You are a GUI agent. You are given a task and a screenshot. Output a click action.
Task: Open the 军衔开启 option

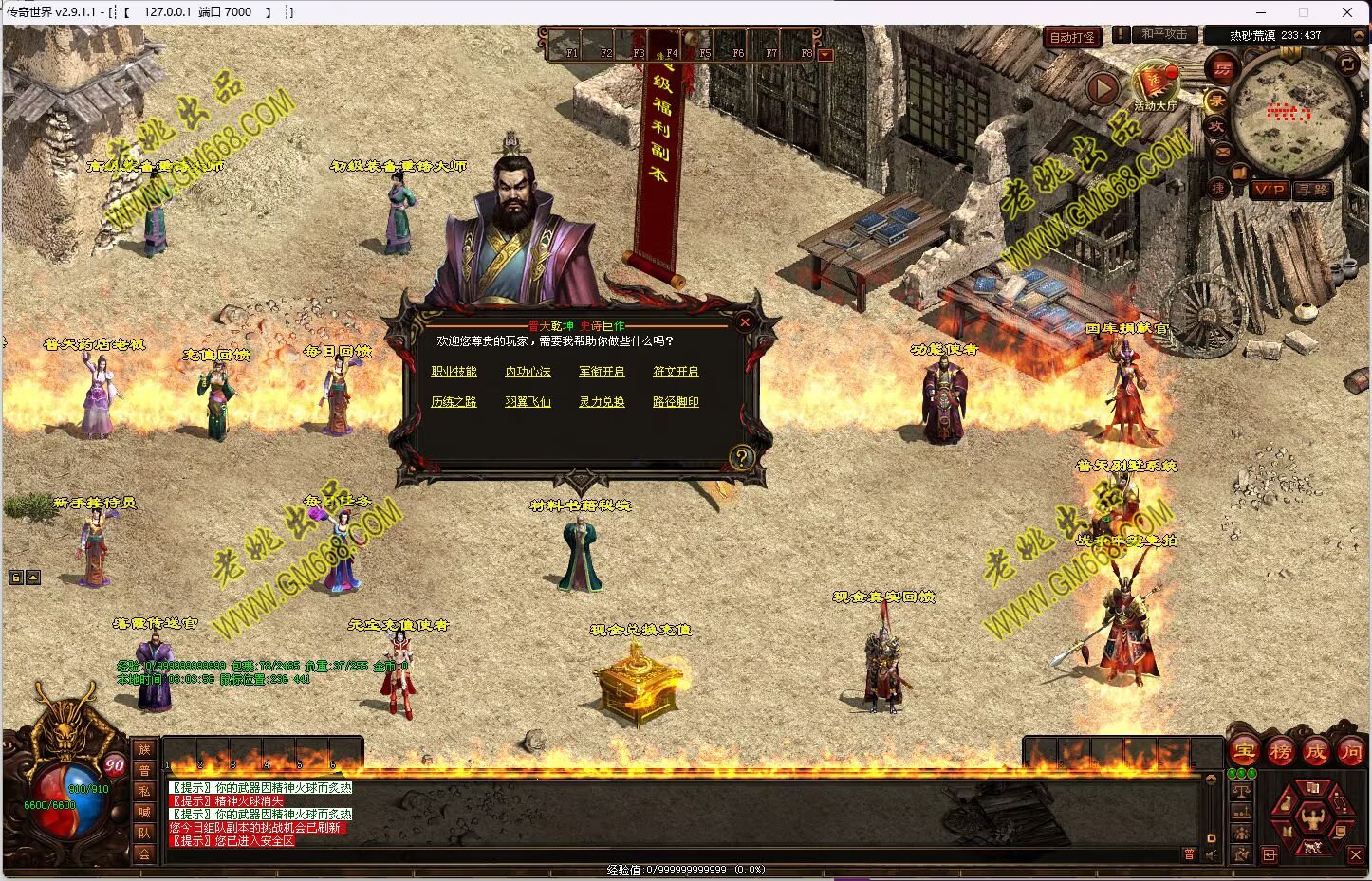602,372
